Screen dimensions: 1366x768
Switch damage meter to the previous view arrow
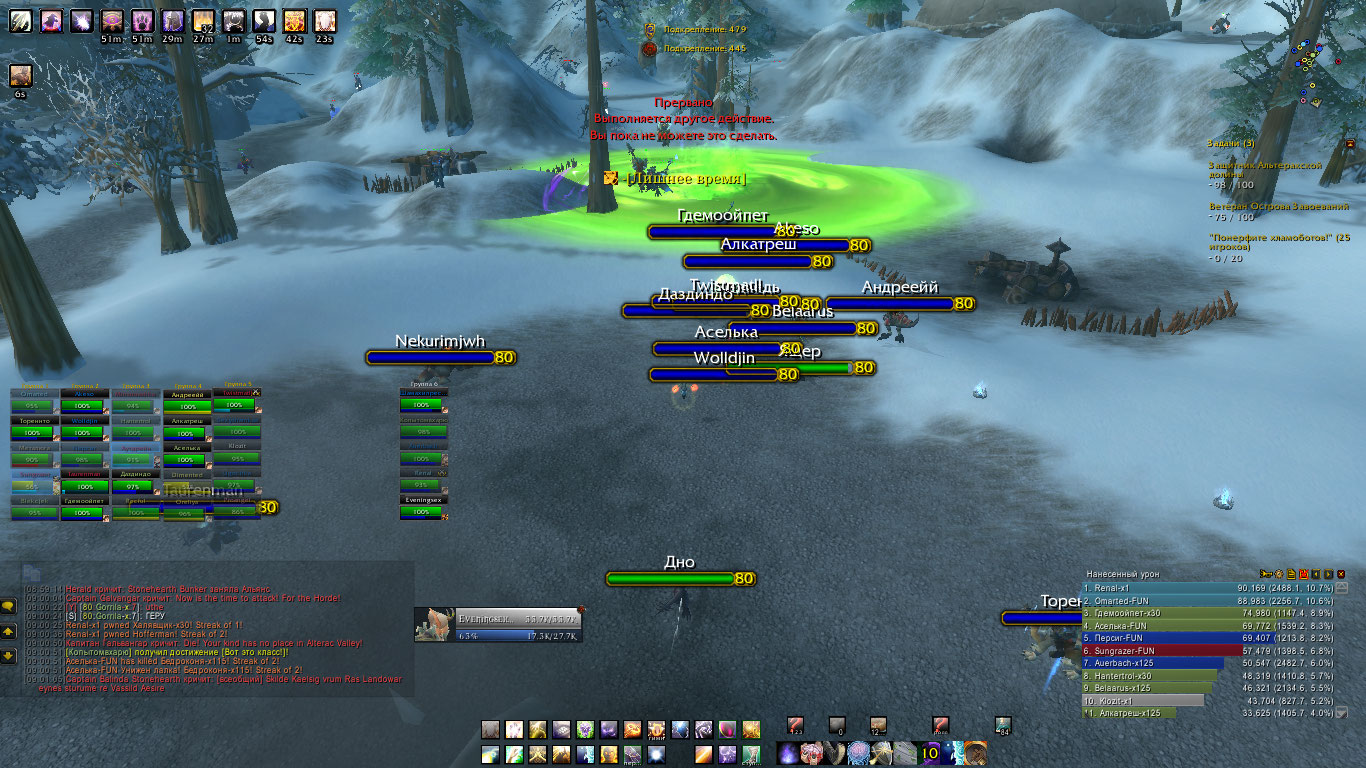tap(1316, 574)
